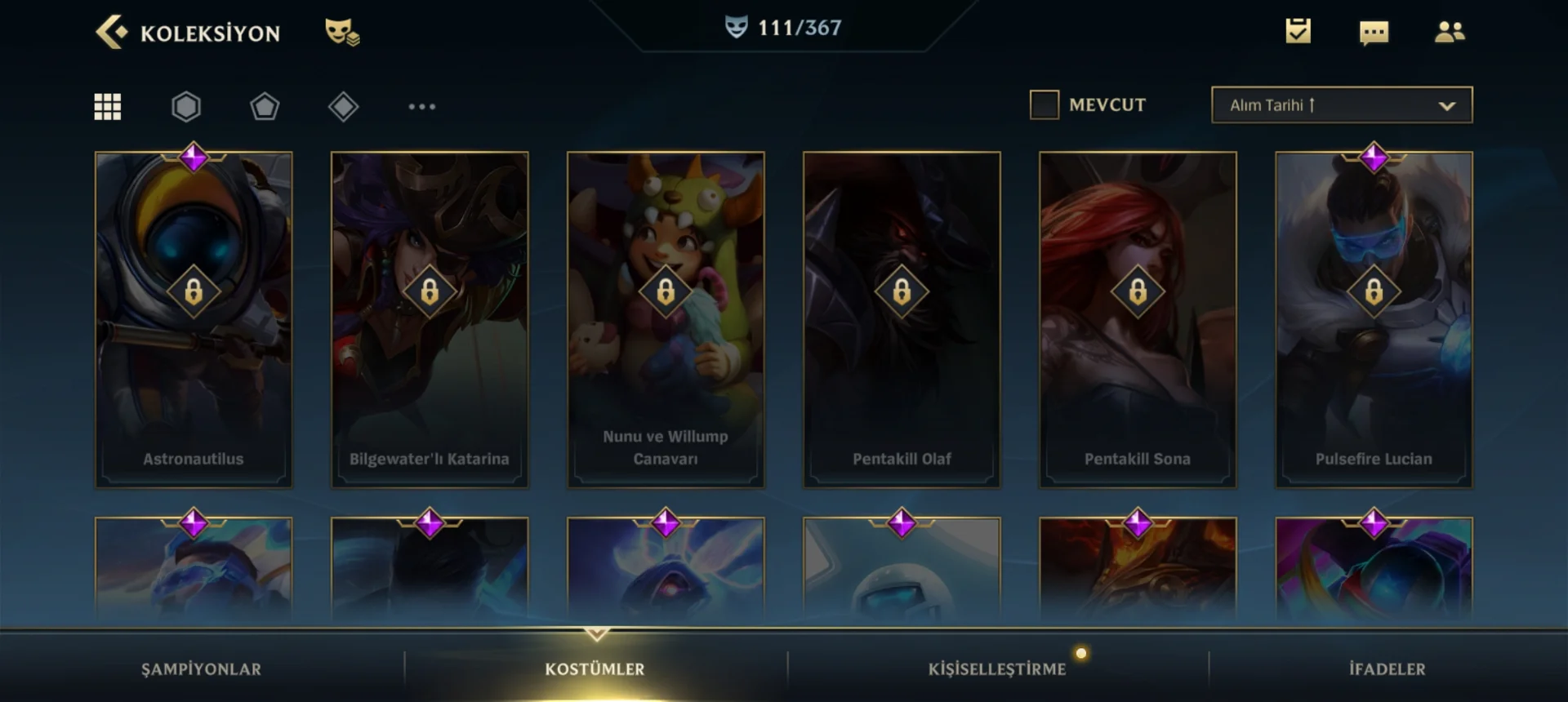Toggle the Mevcut checkbox
The width and height of the screenshot is (1568, 702).
click(1045, 104)
